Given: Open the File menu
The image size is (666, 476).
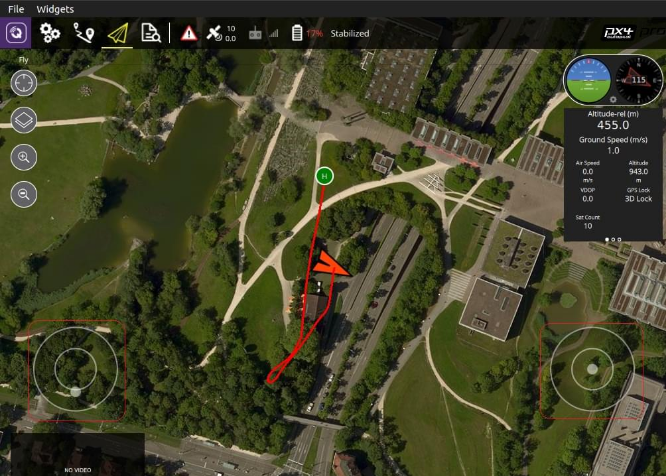Looking at the screenshot, I should [x=16, y=9].
